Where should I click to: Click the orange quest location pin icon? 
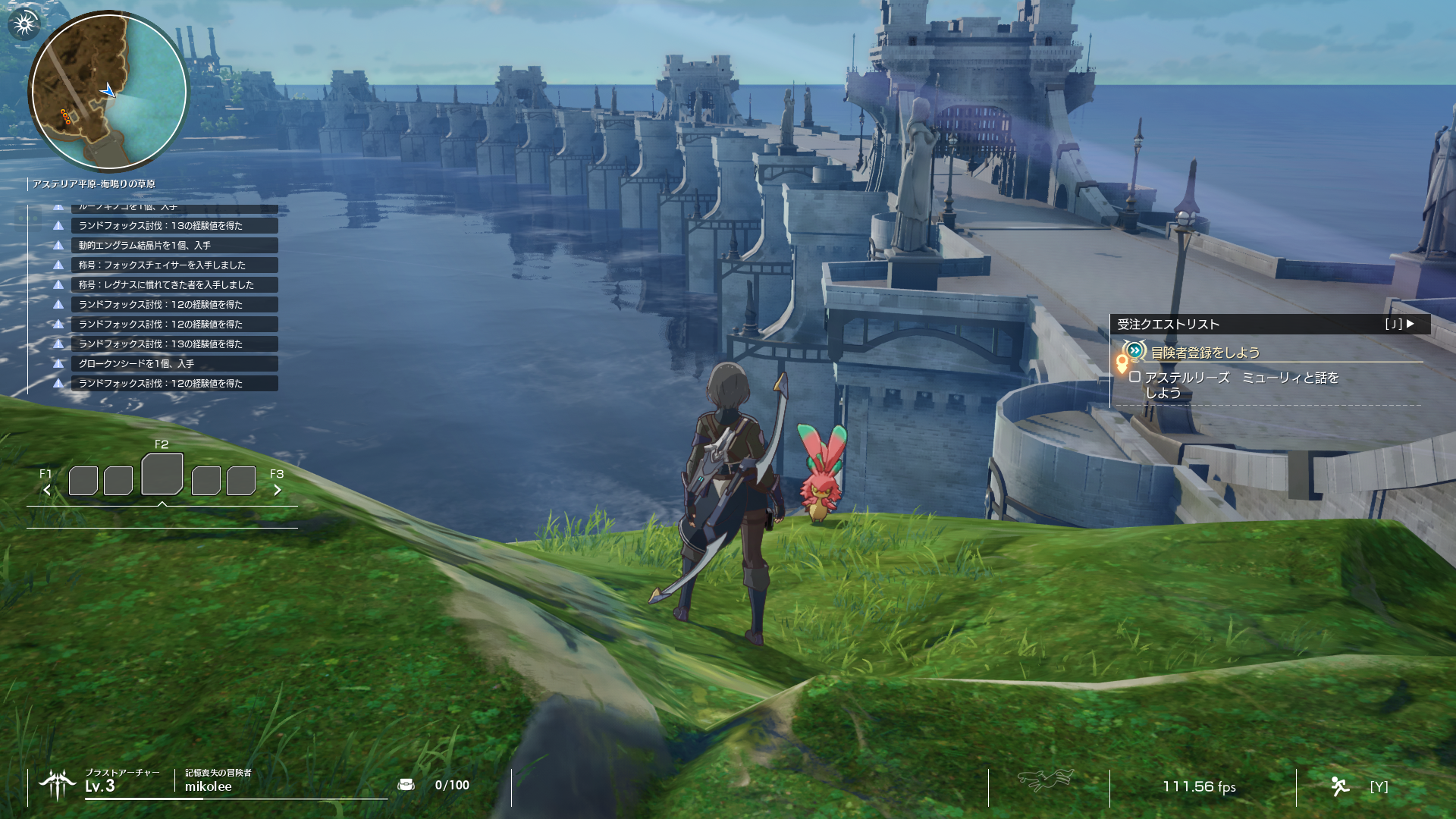click(1122, 363)
